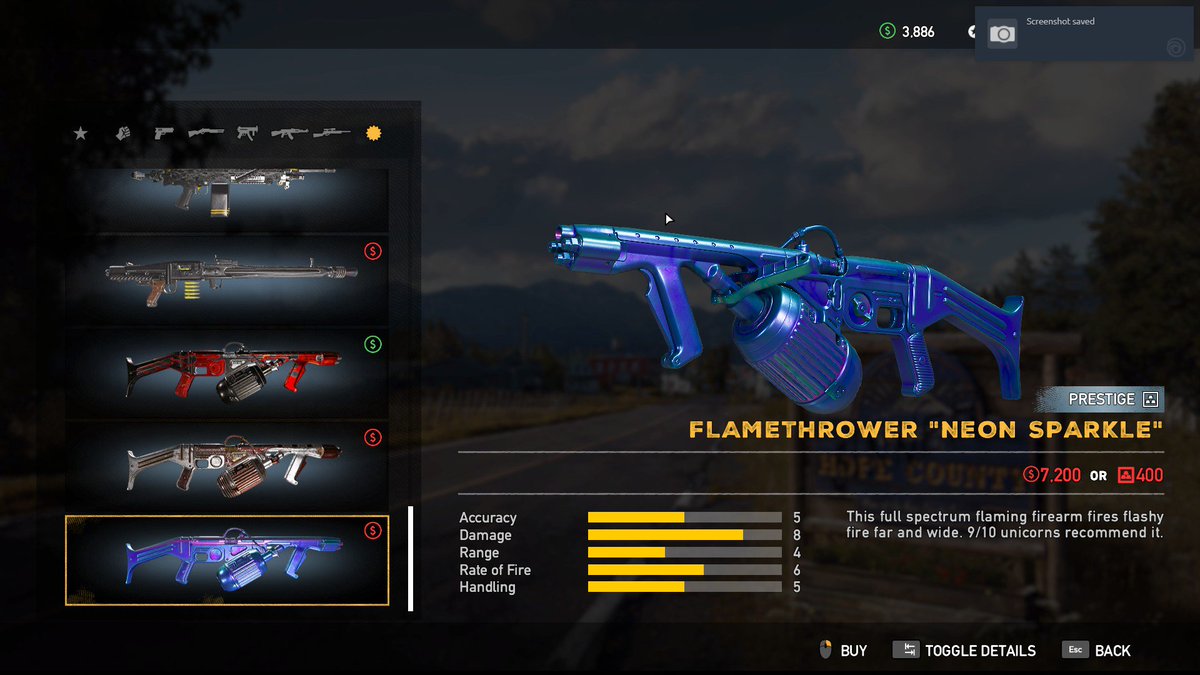Toggle weapon details view
Screen dimensions: 1200x675
pos(964,651)
